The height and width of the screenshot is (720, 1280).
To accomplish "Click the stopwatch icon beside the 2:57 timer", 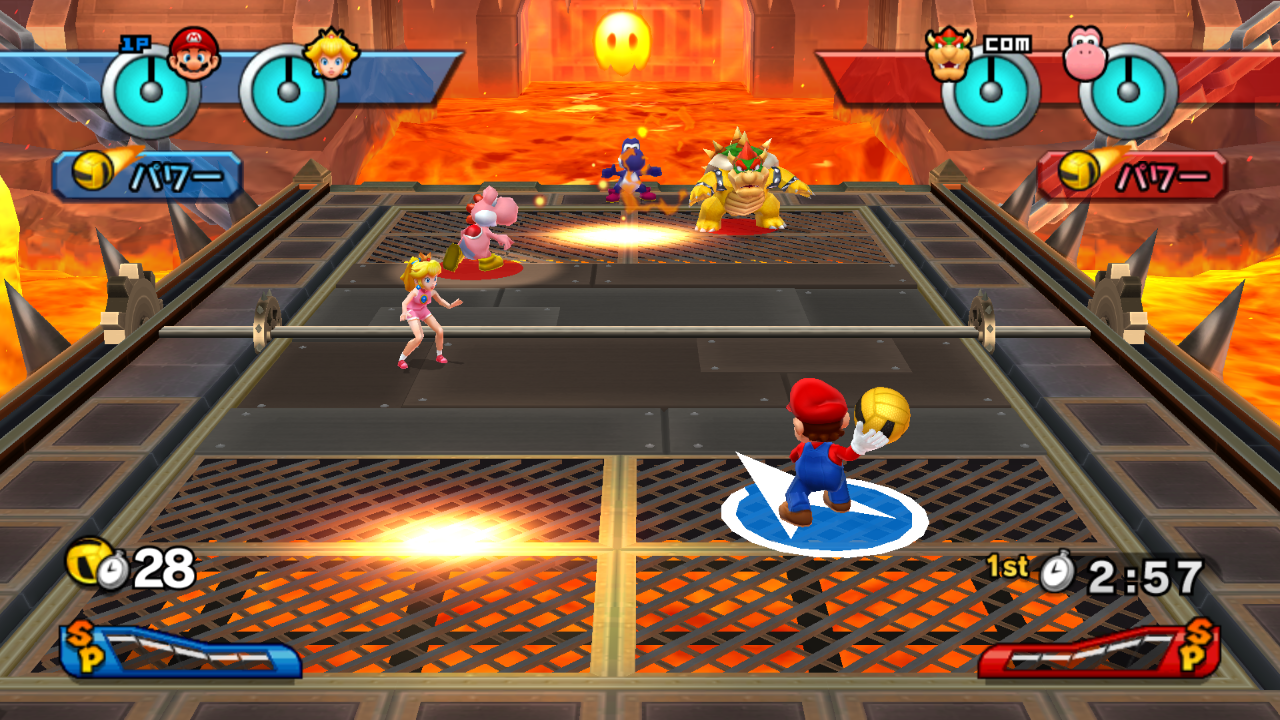I will [x=1057, y=569].
